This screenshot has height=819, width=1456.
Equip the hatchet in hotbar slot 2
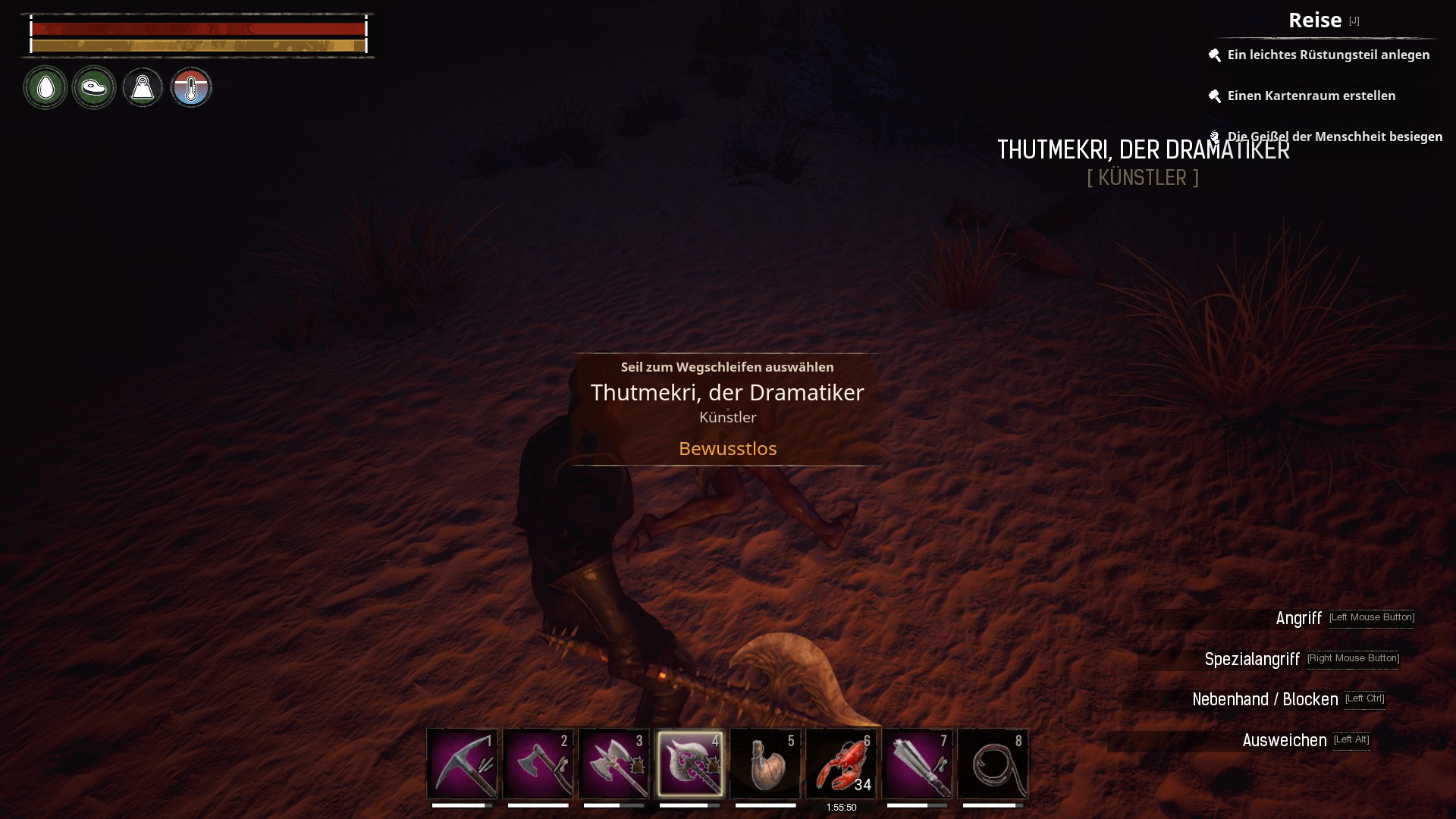[538, 764]
